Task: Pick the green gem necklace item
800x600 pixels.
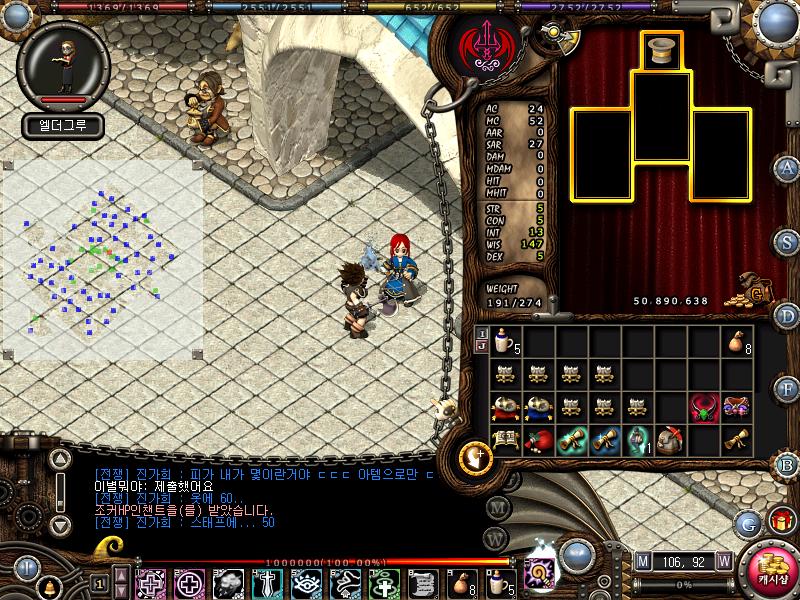Action: (703, 407)
